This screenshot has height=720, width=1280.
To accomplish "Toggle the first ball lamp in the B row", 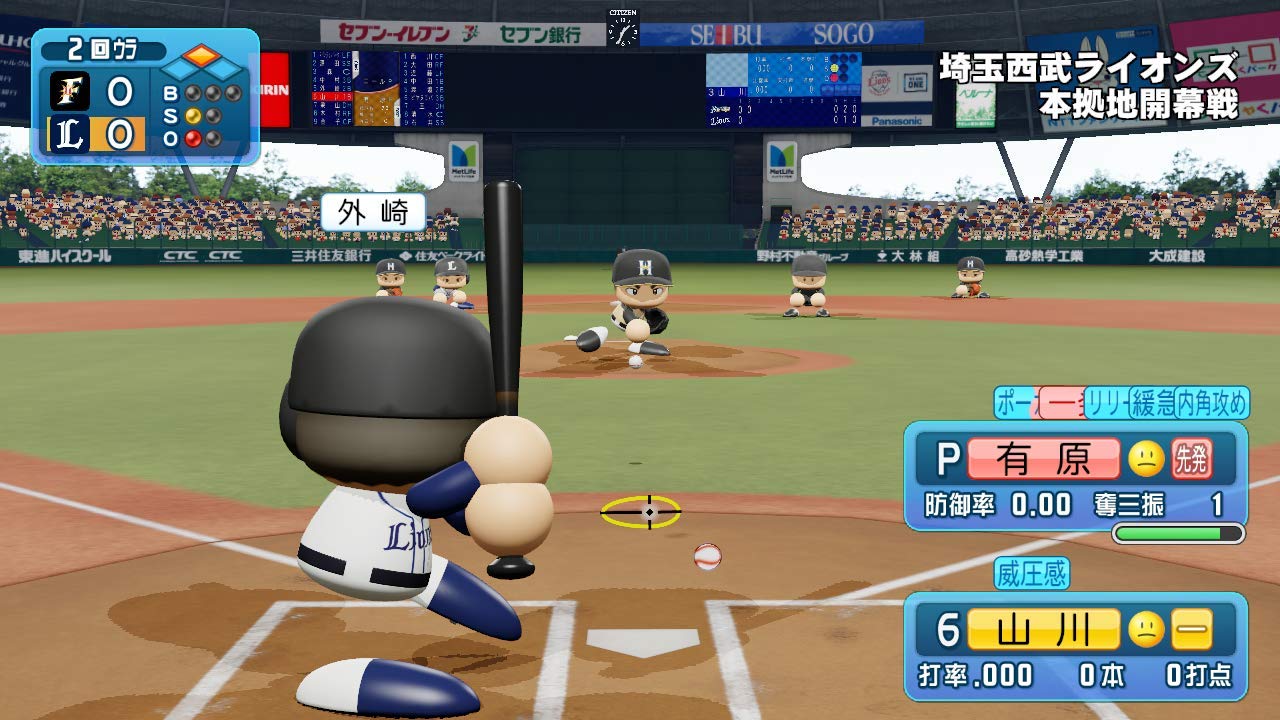I will (x=192, y=93).
